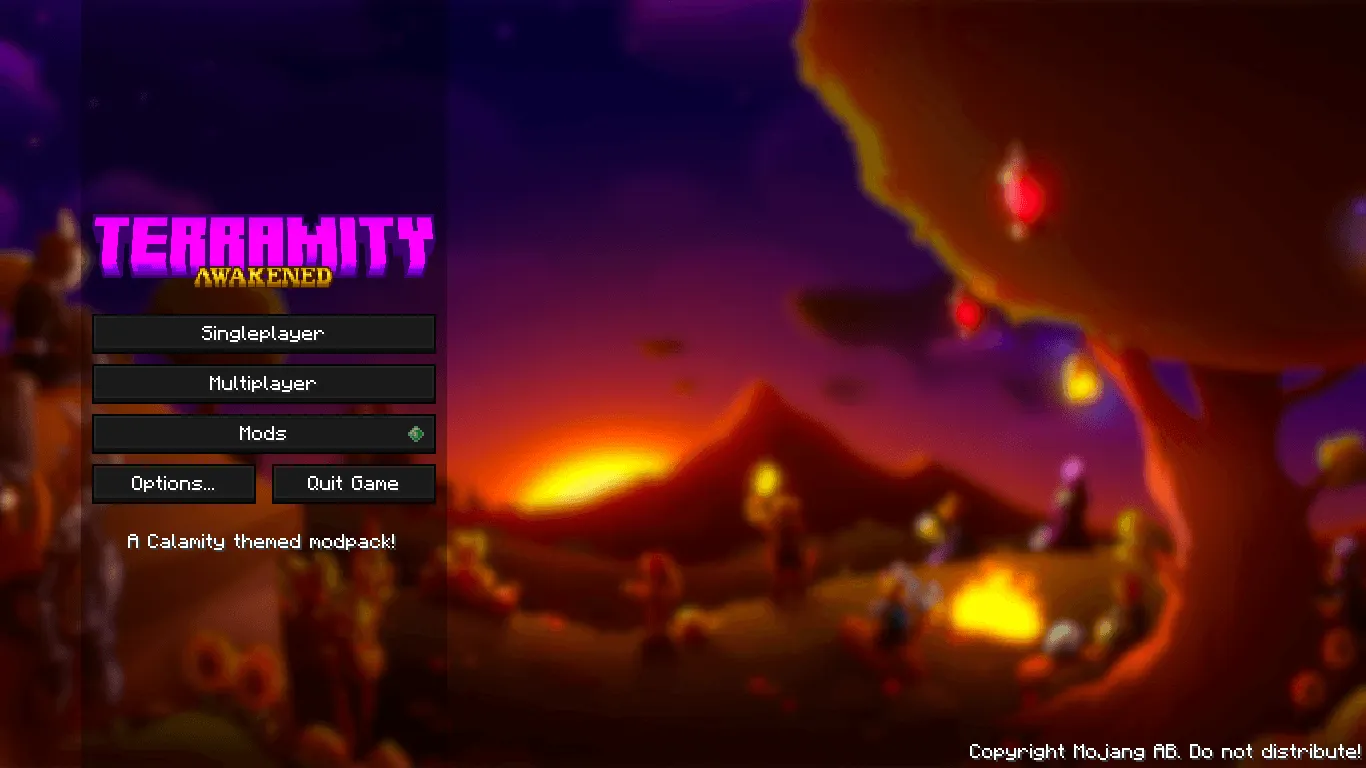This screenshot has height=768, width=1366.
Task: Start a Singleplayer world
Action: (264, 333)
